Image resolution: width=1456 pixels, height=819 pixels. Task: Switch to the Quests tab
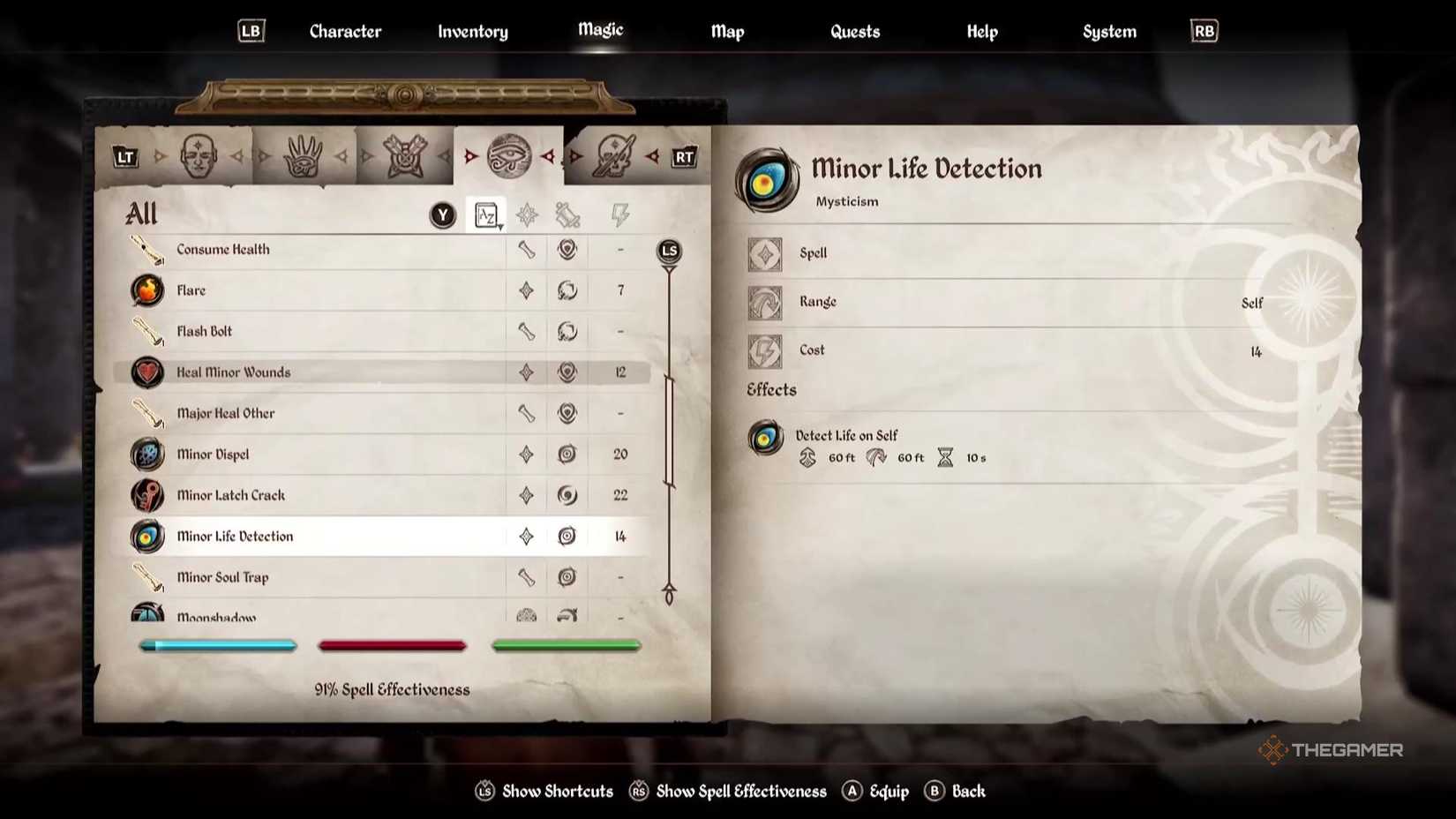point(854,31)
